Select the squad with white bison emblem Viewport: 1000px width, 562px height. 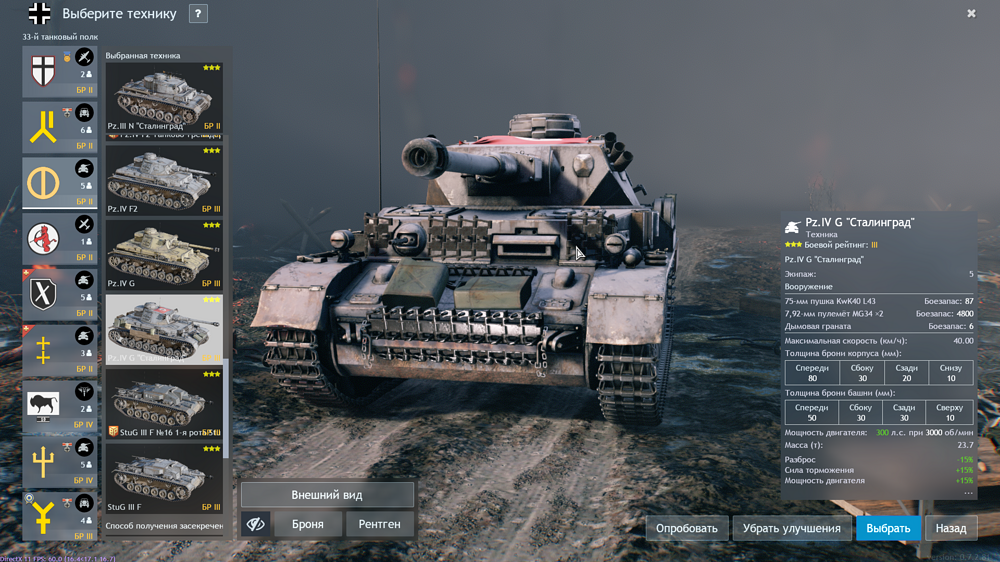pyautogui.click(x=43, y=405)
